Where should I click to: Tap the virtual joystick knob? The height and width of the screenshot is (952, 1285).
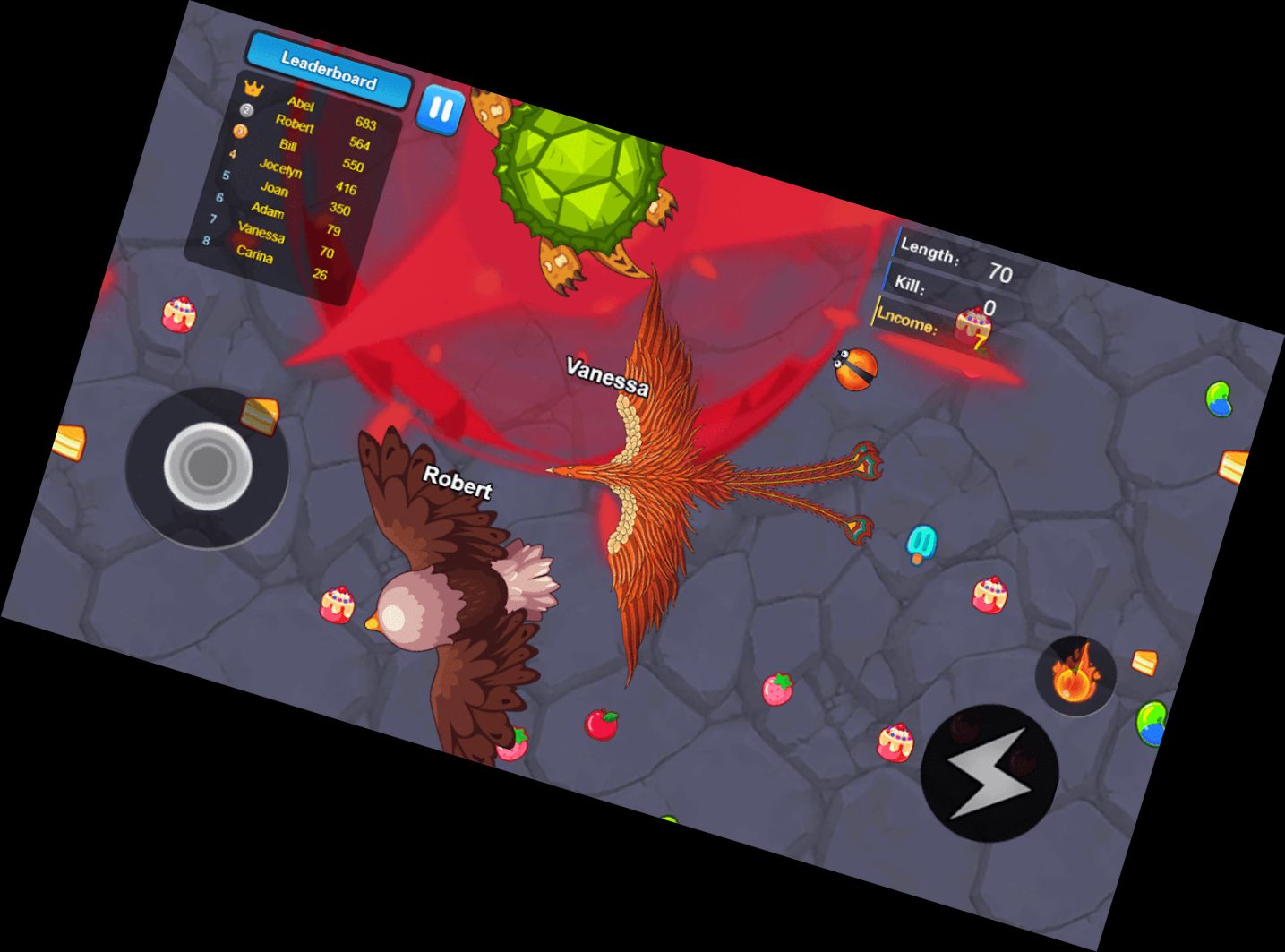207,466
